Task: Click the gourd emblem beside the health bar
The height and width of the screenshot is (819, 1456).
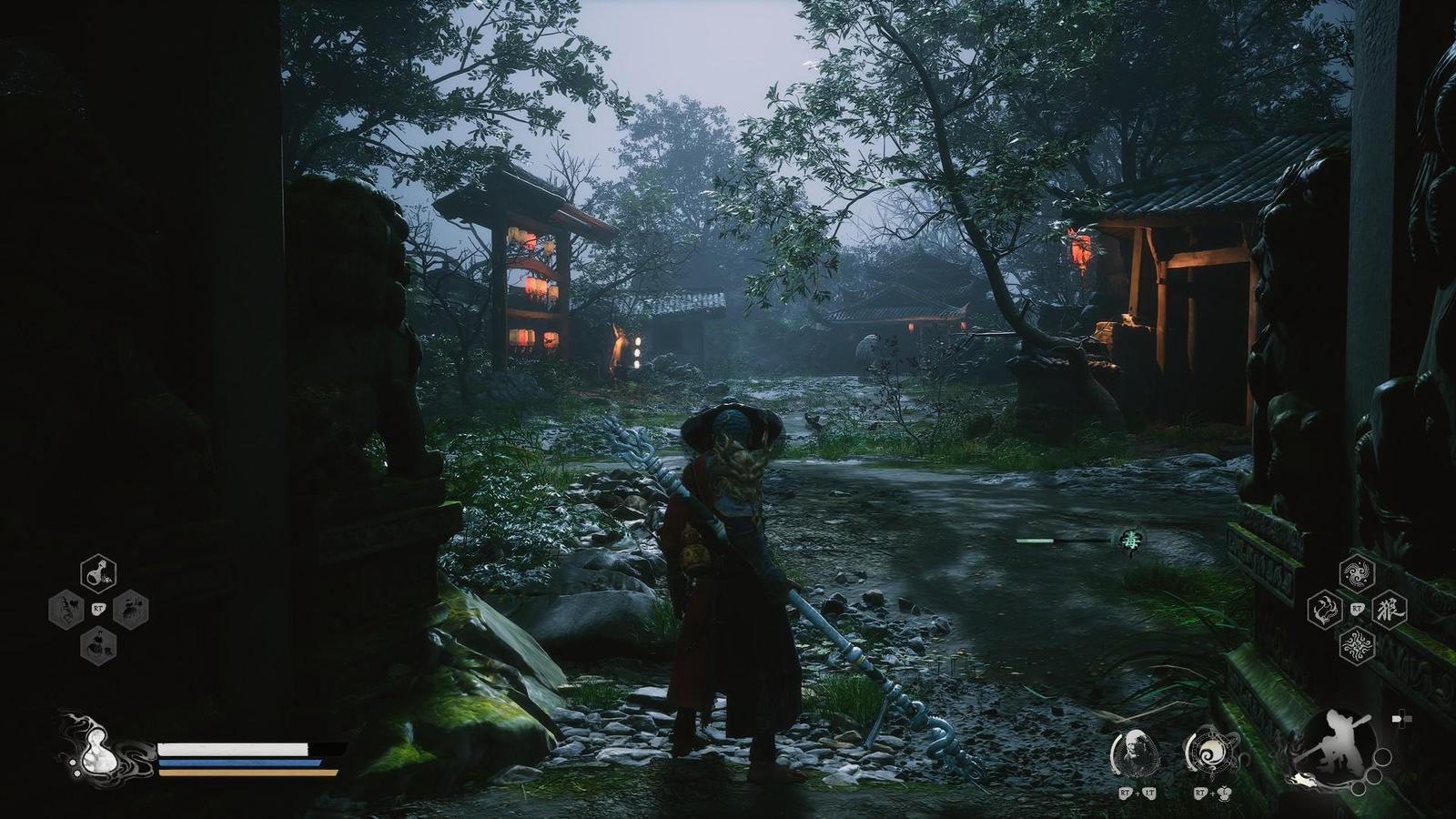Action: click(x=96, y=751)
